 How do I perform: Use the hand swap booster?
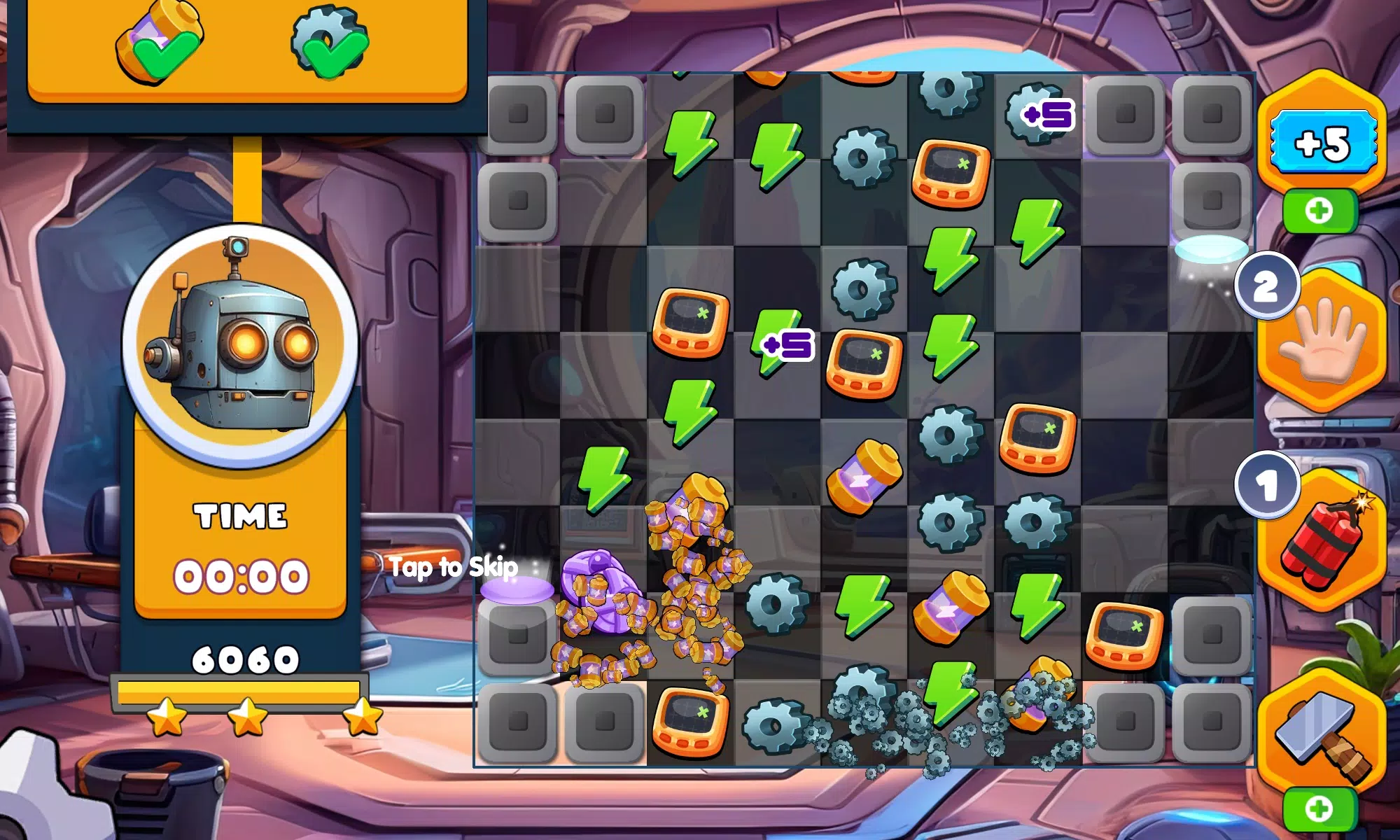(x=1322, y=343)
